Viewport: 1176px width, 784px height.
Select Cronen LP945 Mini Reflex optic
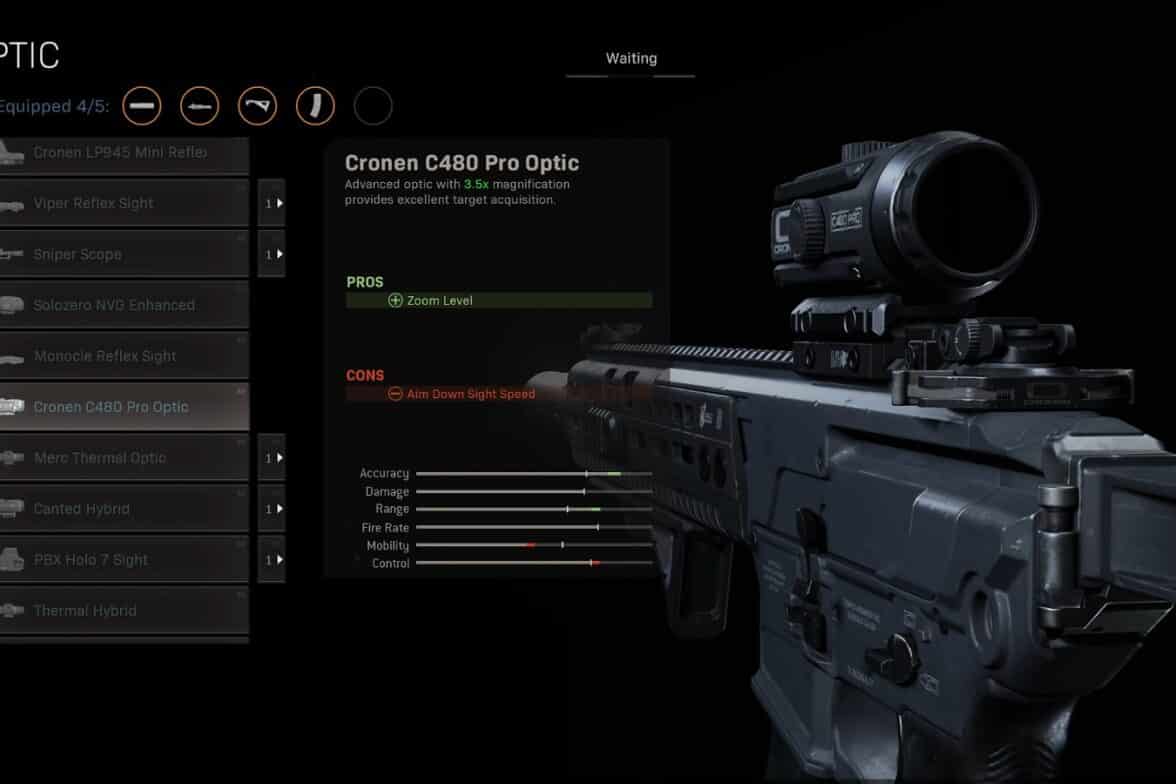pos(122,153)
